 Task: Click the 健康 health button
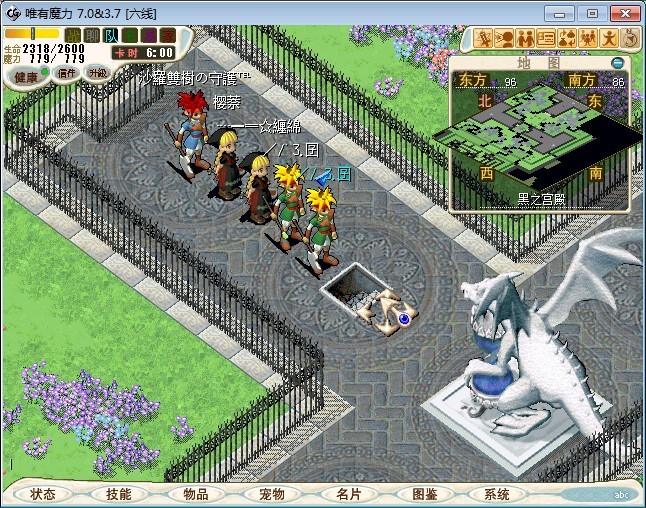(26, 76)
